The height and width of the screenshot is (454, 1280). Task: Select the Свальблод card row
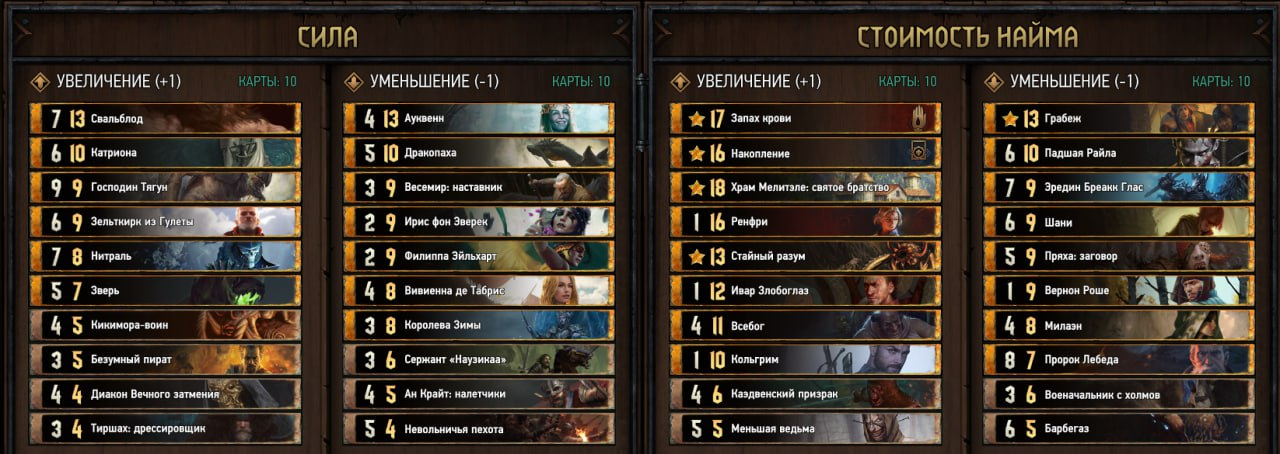[165, 119]
